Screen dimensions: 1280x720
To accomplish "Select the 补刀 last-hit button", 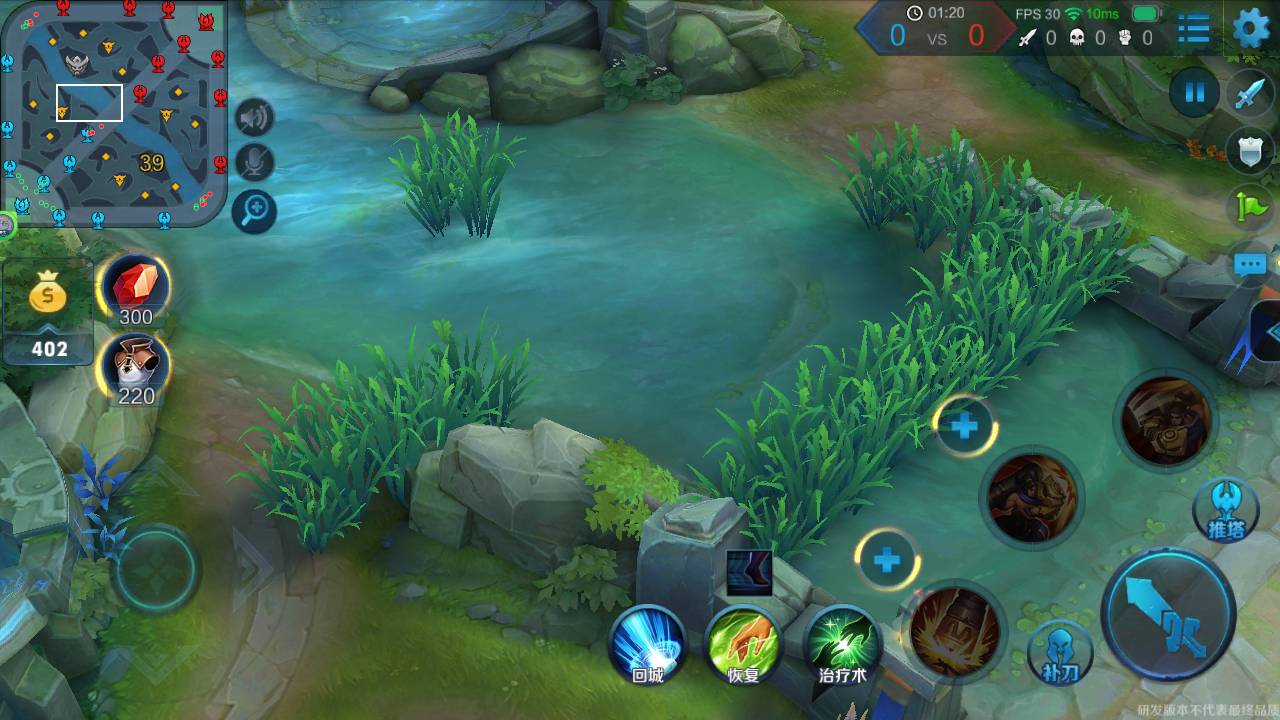I will [x=1060, y=652].
